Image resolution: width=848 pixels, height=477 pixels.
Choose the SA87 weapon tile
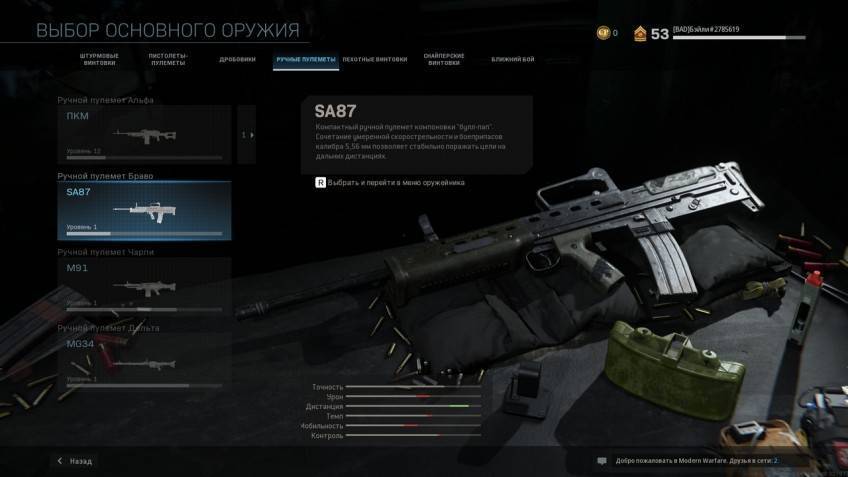[x=144, y=210]
